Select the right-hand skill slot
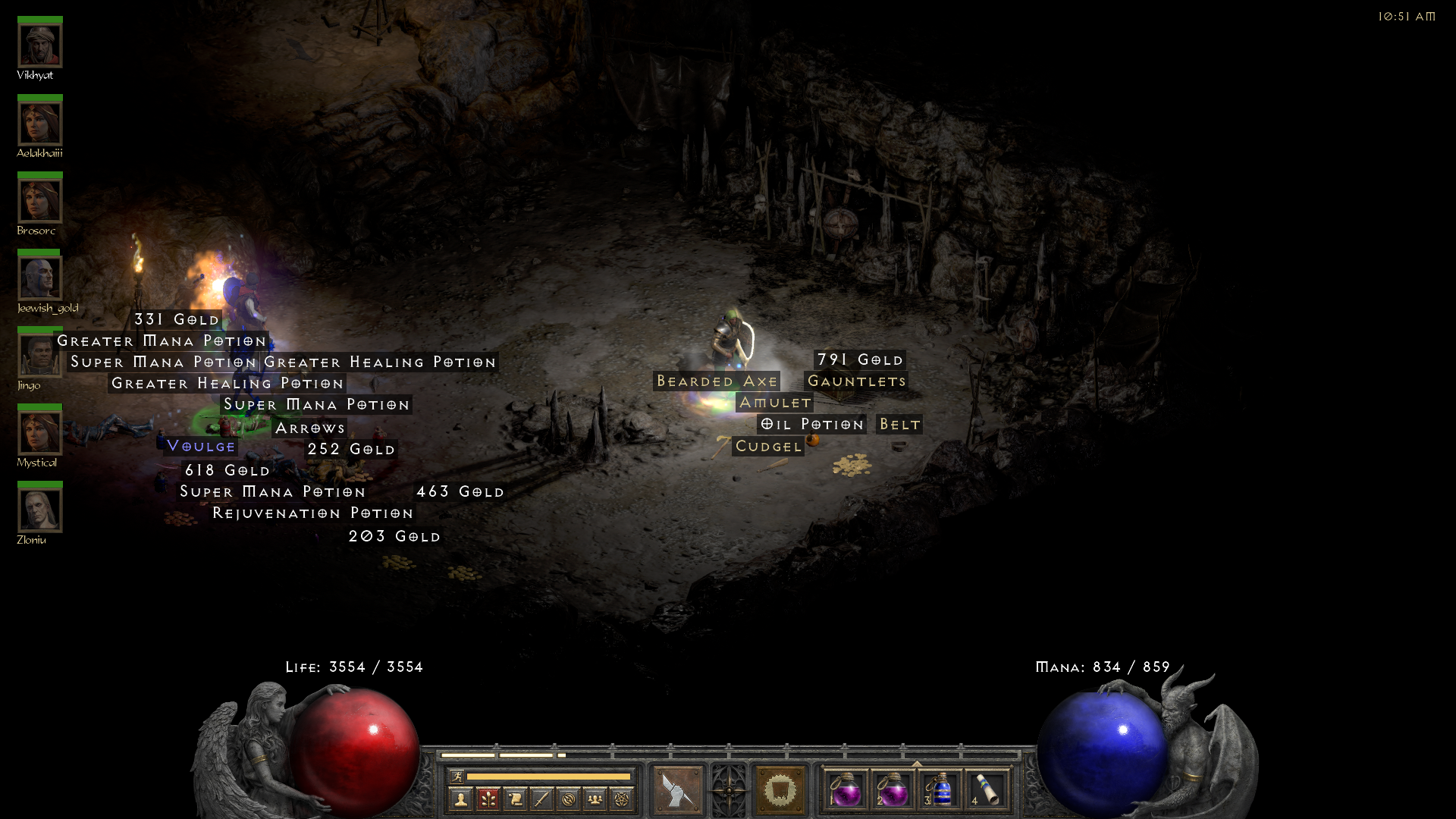Image resolution: width=1456 pixels, height=819 pixels. pos(780,790)
